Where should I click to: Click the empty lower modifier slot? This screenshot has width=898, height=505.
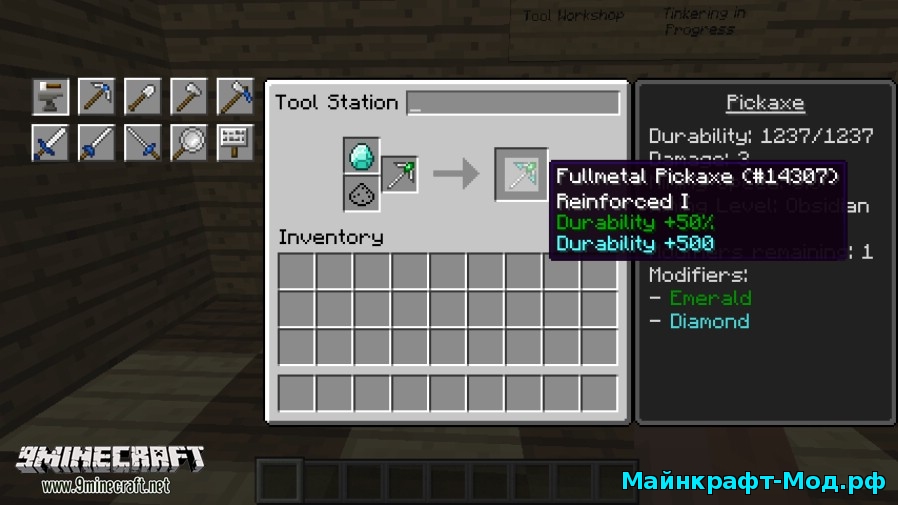click(x=361, y=194)
